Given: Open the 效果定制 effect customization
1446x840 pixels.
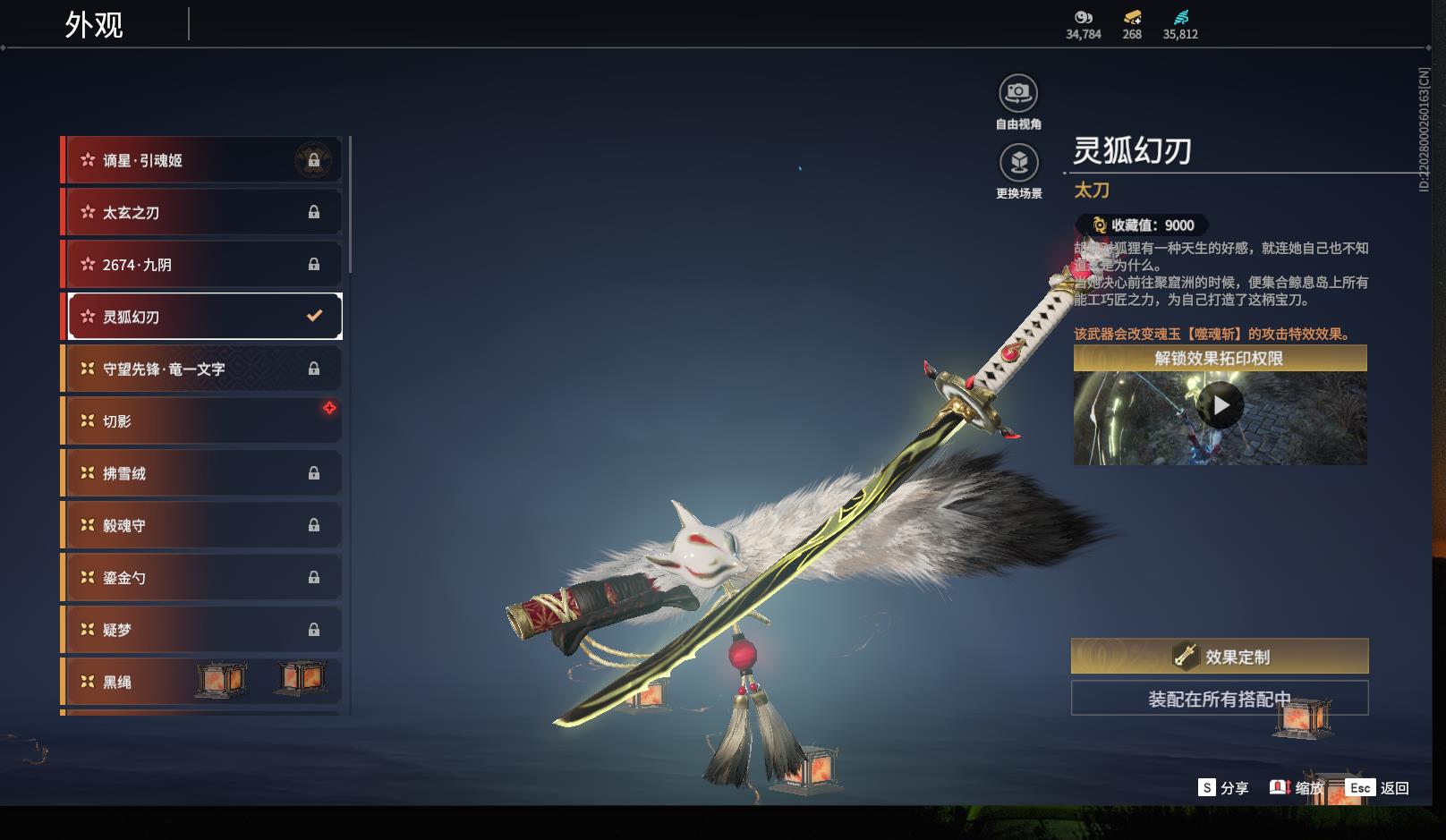Looking at the screenshot, I should [1220, 657].
